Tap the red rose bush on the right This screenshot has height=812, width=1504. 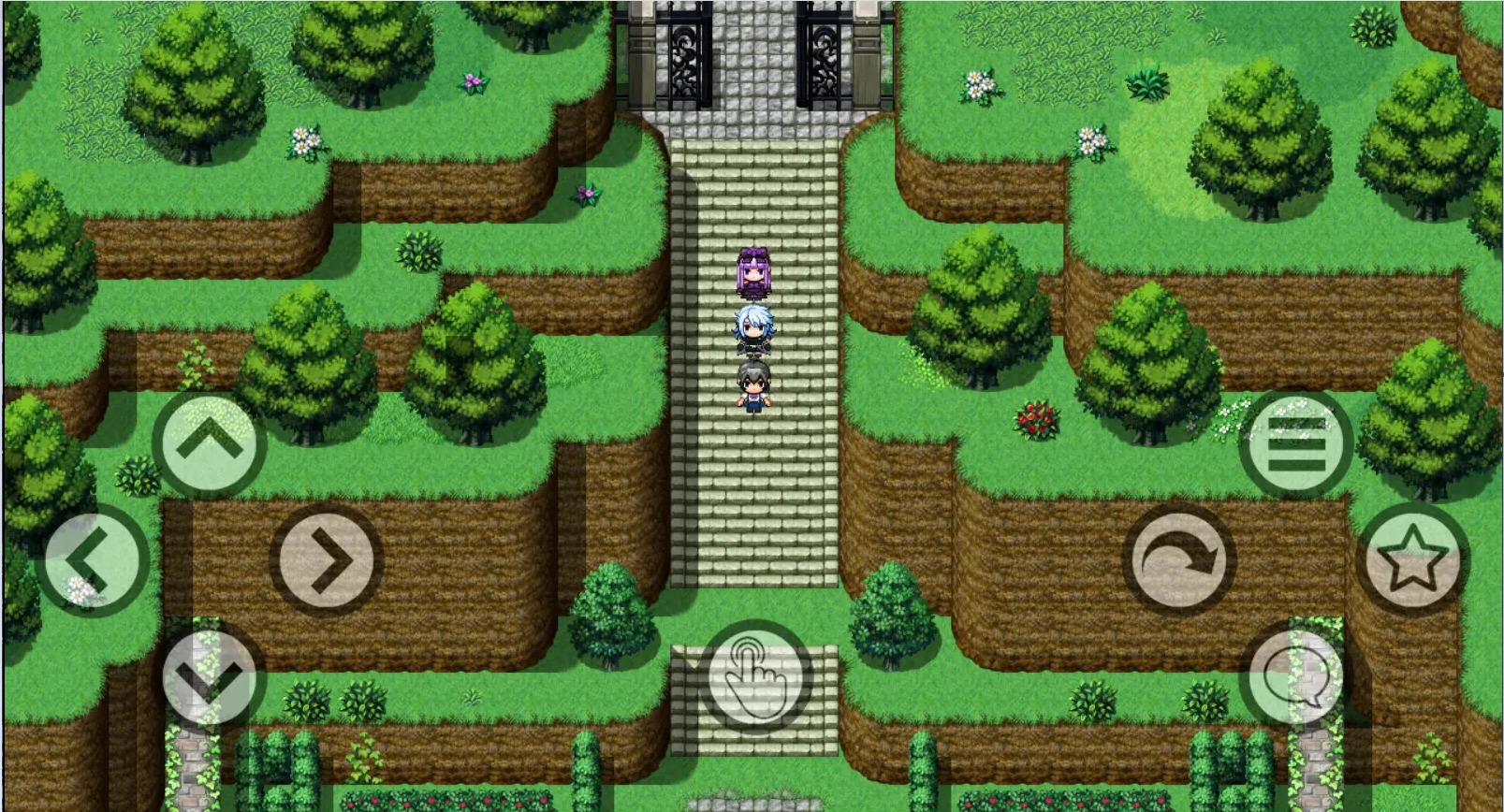[x=1035, y=418]
